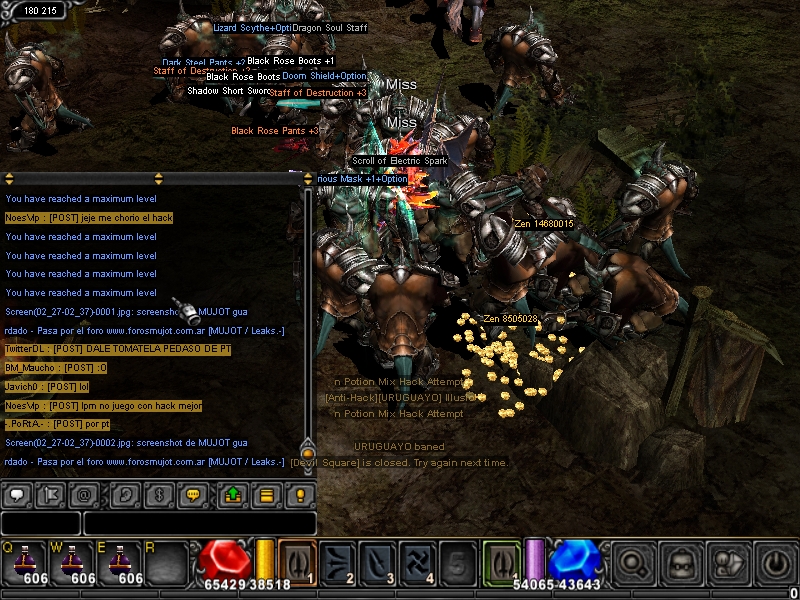Click the power button to open system menu
This screenshot has height=600, width=800.
pyautogui.click(x=775, y=562)
